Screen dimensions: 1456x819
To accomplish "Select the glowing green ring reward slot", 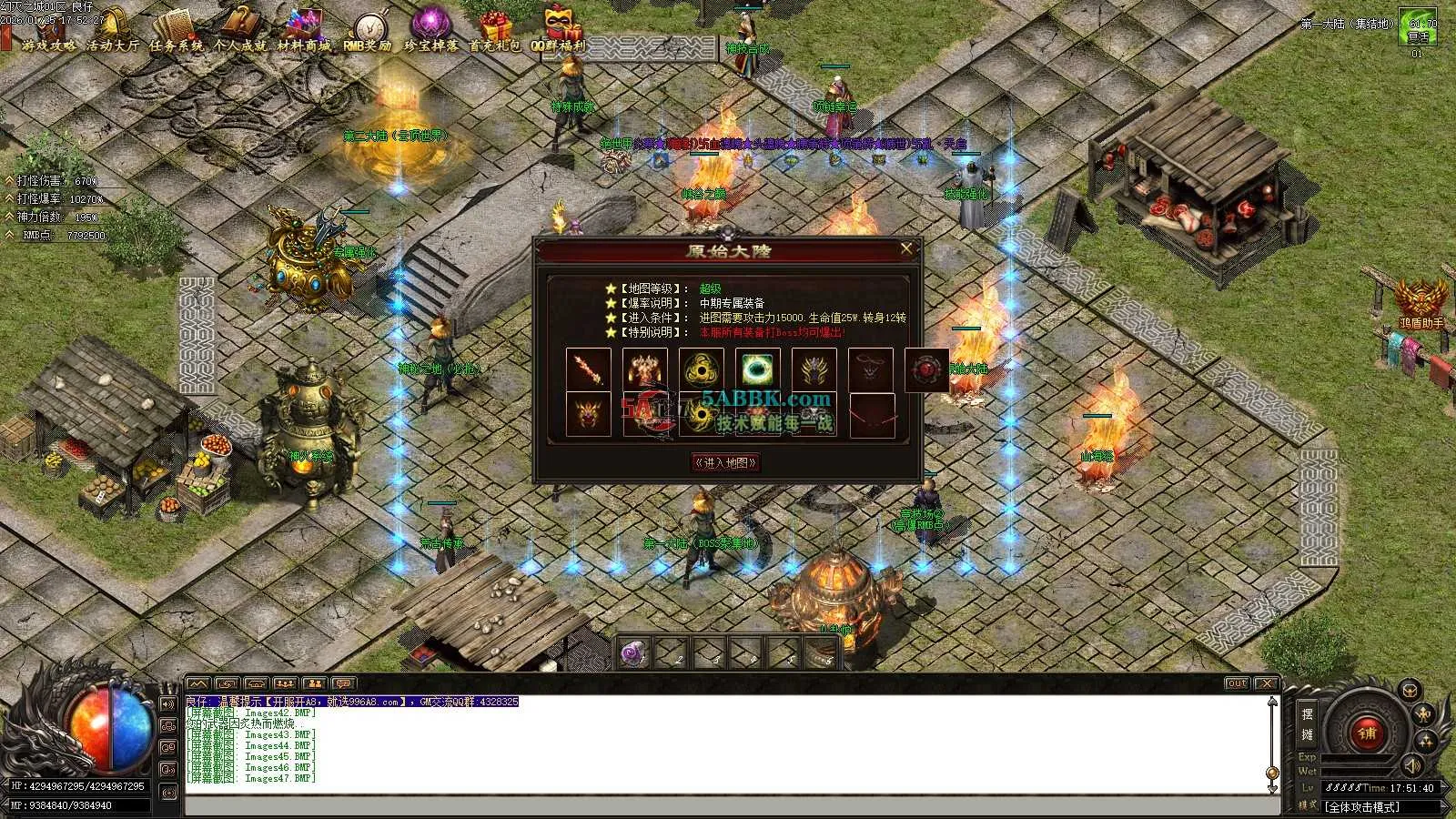I will click(x=757, y=370).
